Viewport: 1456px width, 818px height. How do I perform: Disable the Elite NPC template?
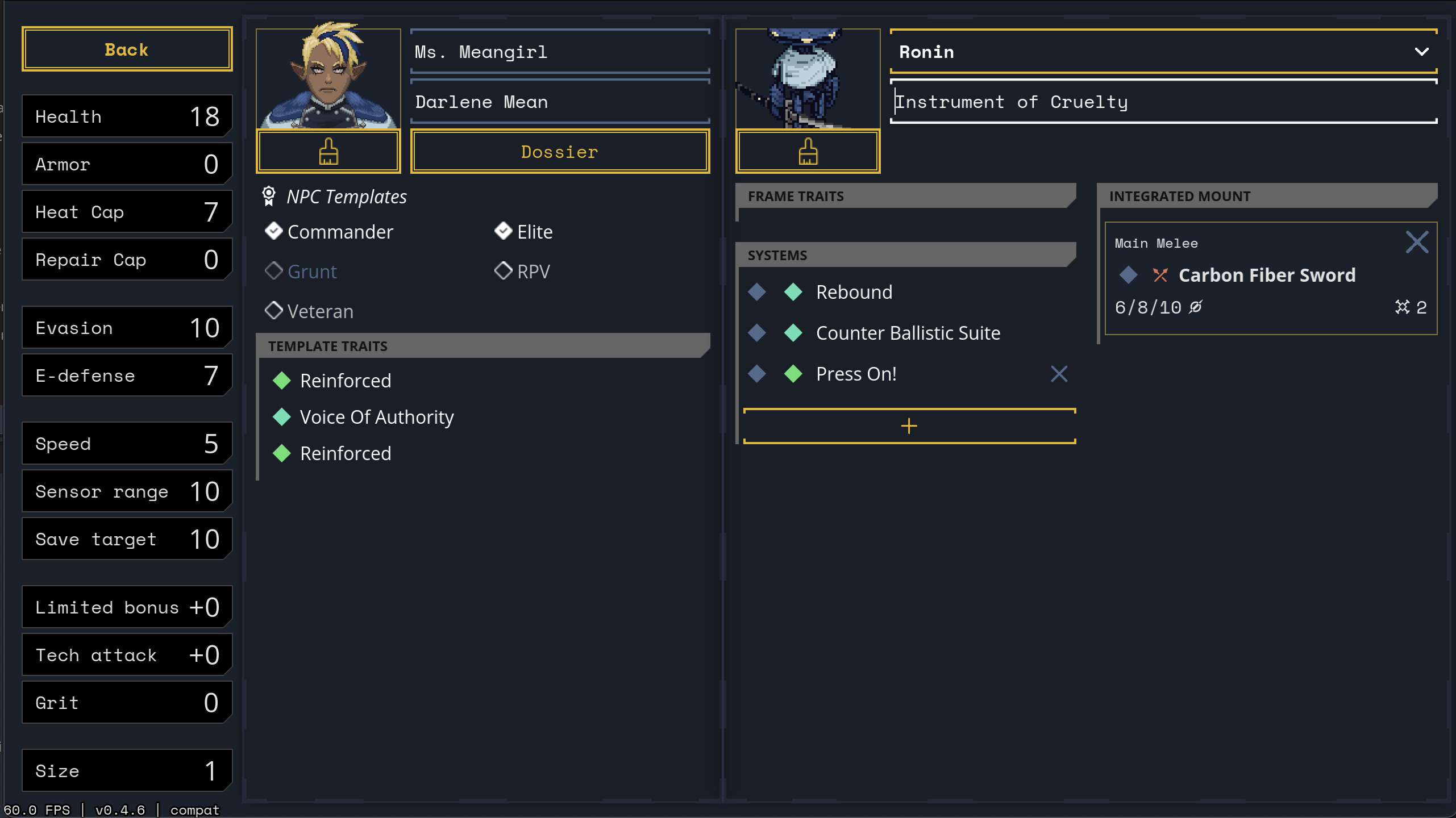coord(503,231)
